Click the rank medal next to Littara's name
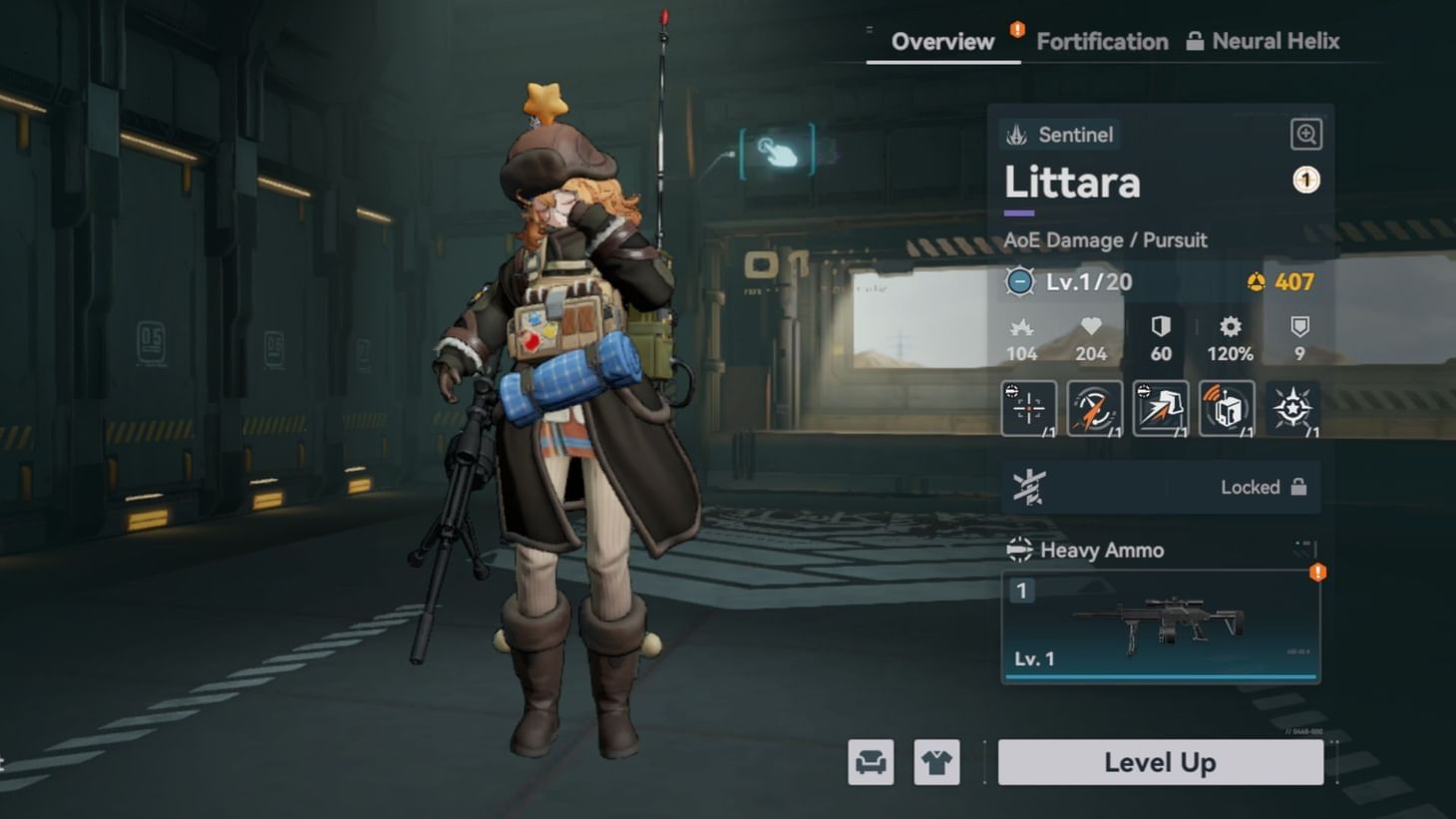The image size is (1456, 819). (x=1304, y=179)
